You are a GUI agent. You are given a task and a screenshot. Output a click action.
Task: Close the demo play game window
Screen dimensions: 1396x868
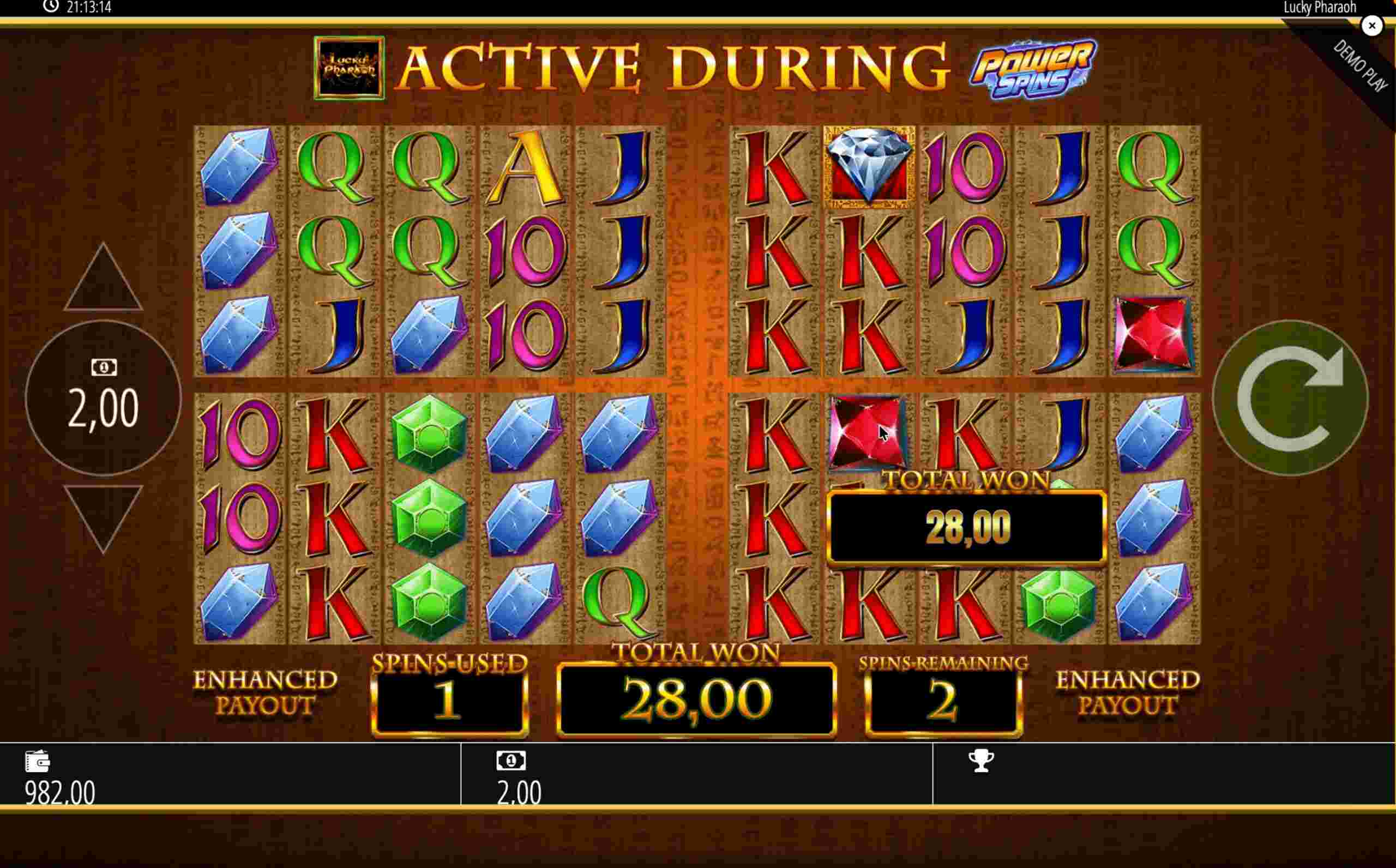[1371, 26]
